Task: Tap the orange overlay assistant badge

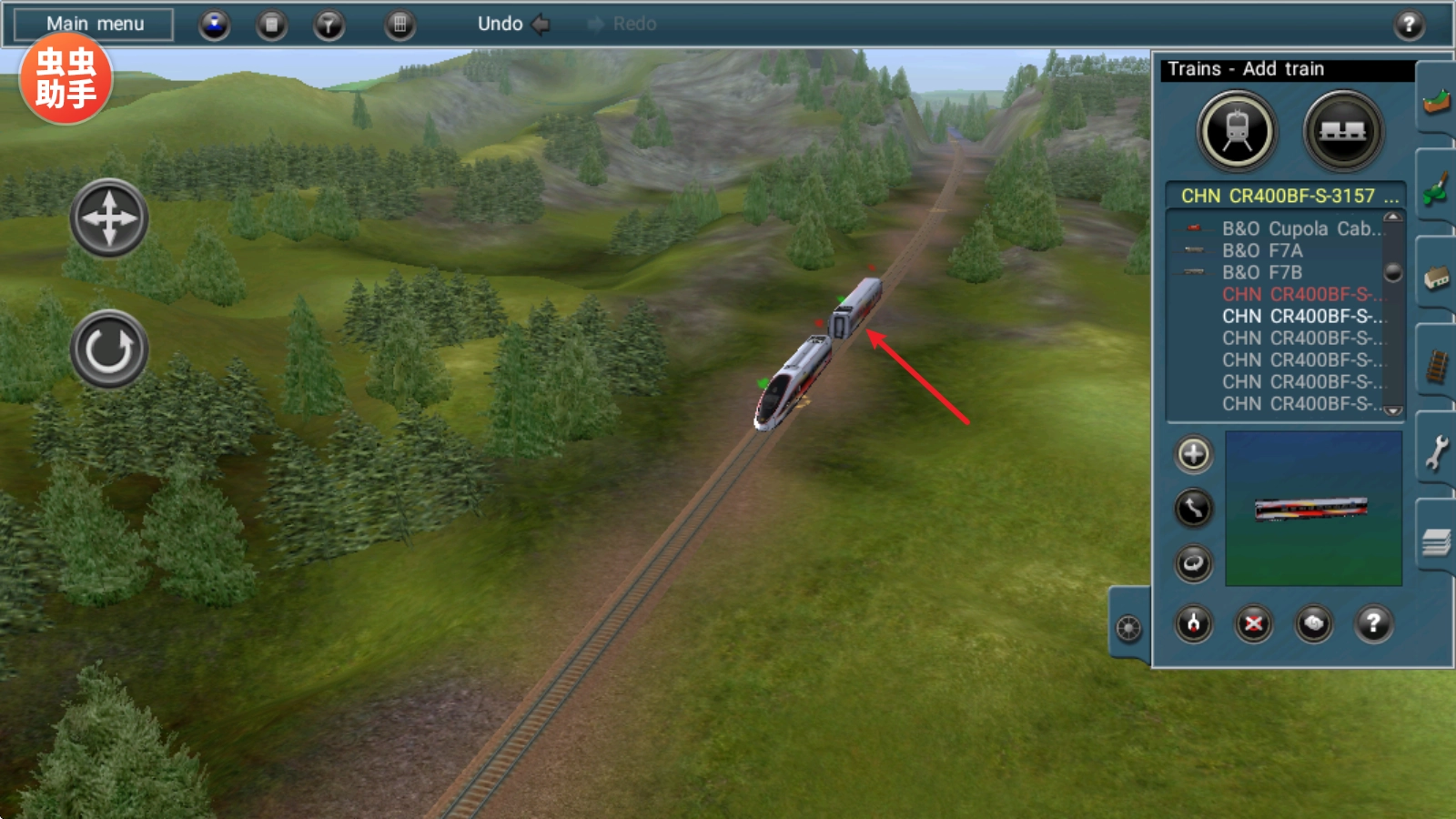Action: tap(66, 78)
